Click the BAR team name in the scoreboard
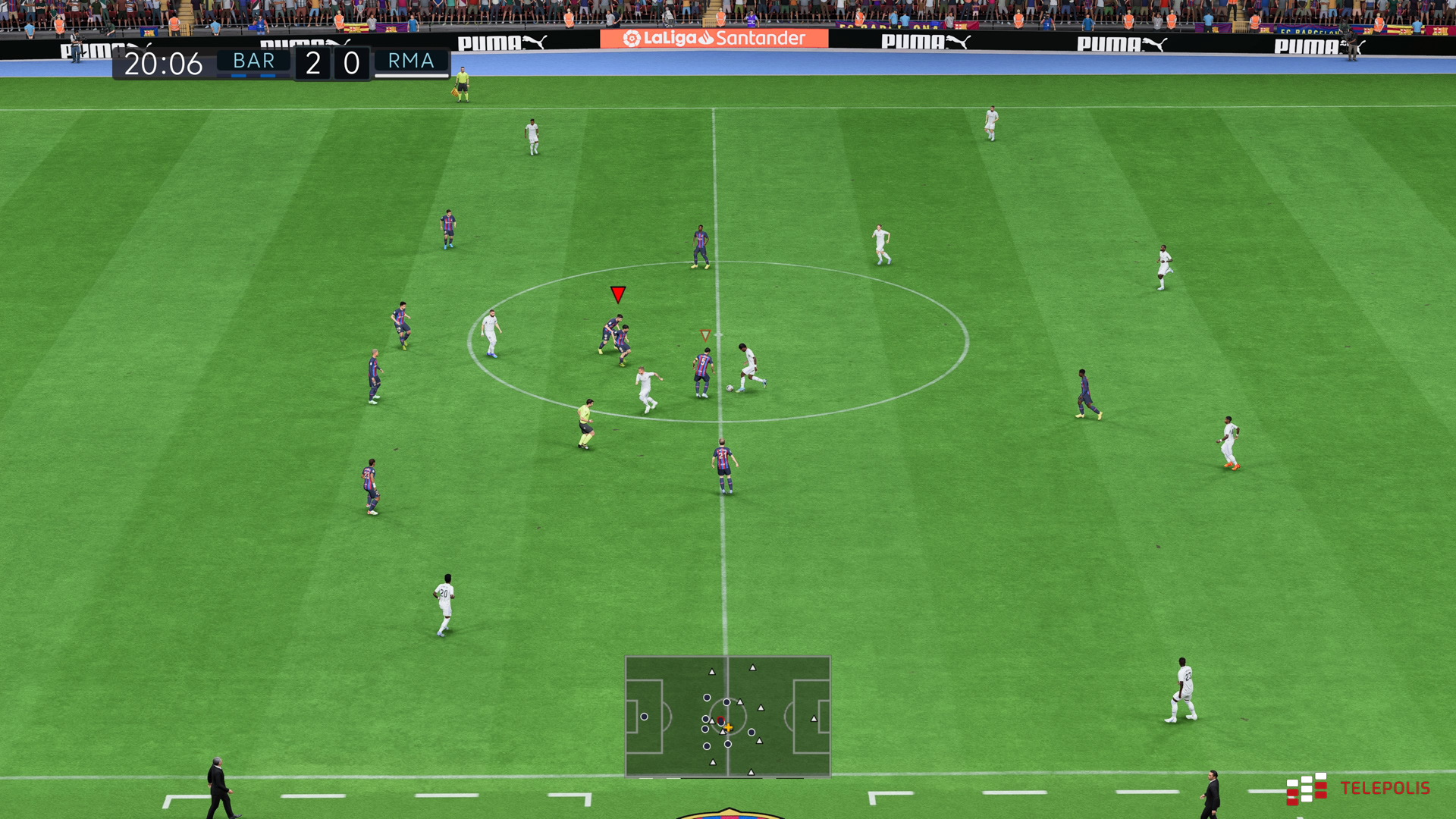Screen dimensions: 1456x819 tap(253, 61)
